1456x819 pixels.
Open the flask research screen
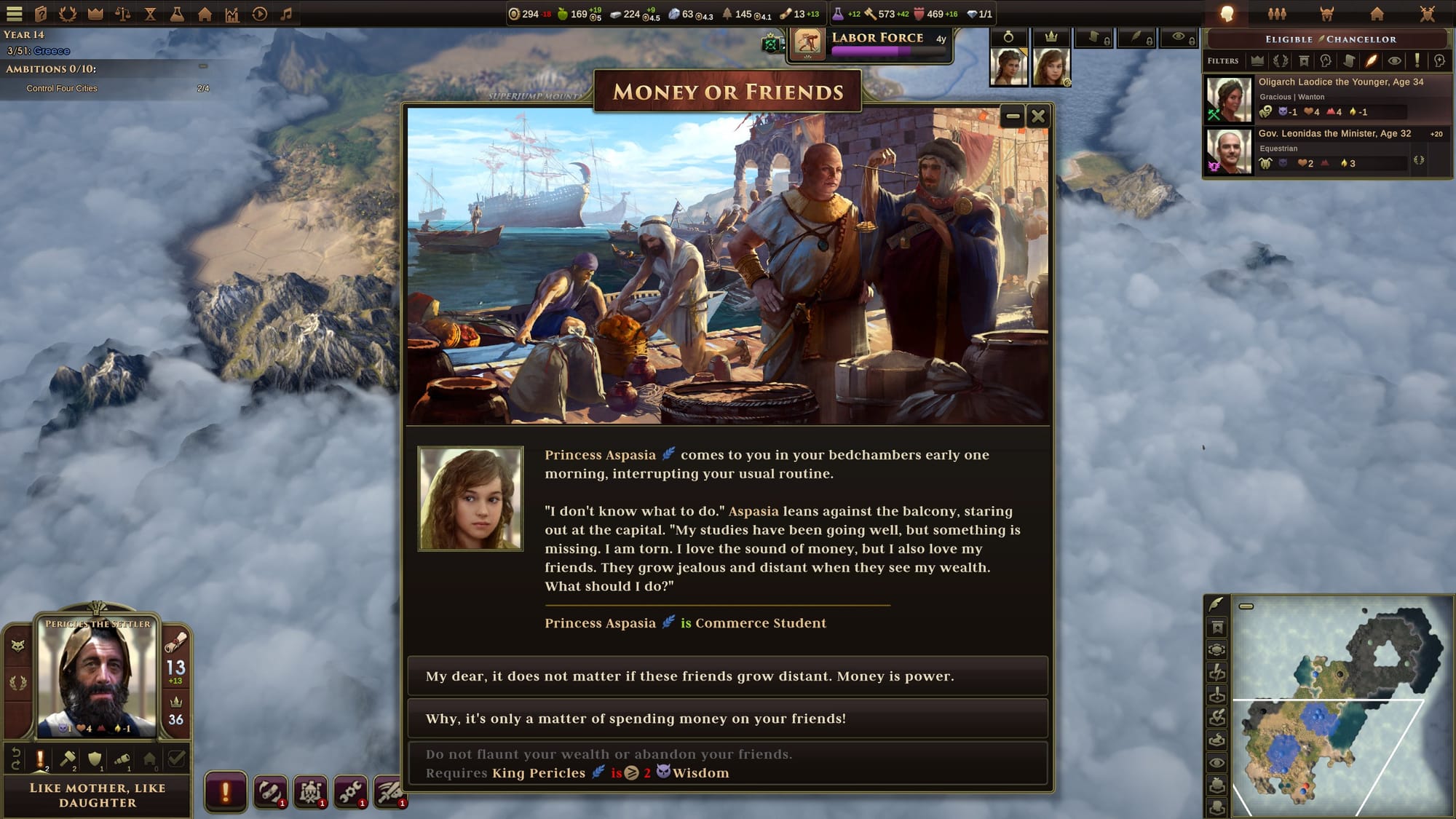[177, 14]
